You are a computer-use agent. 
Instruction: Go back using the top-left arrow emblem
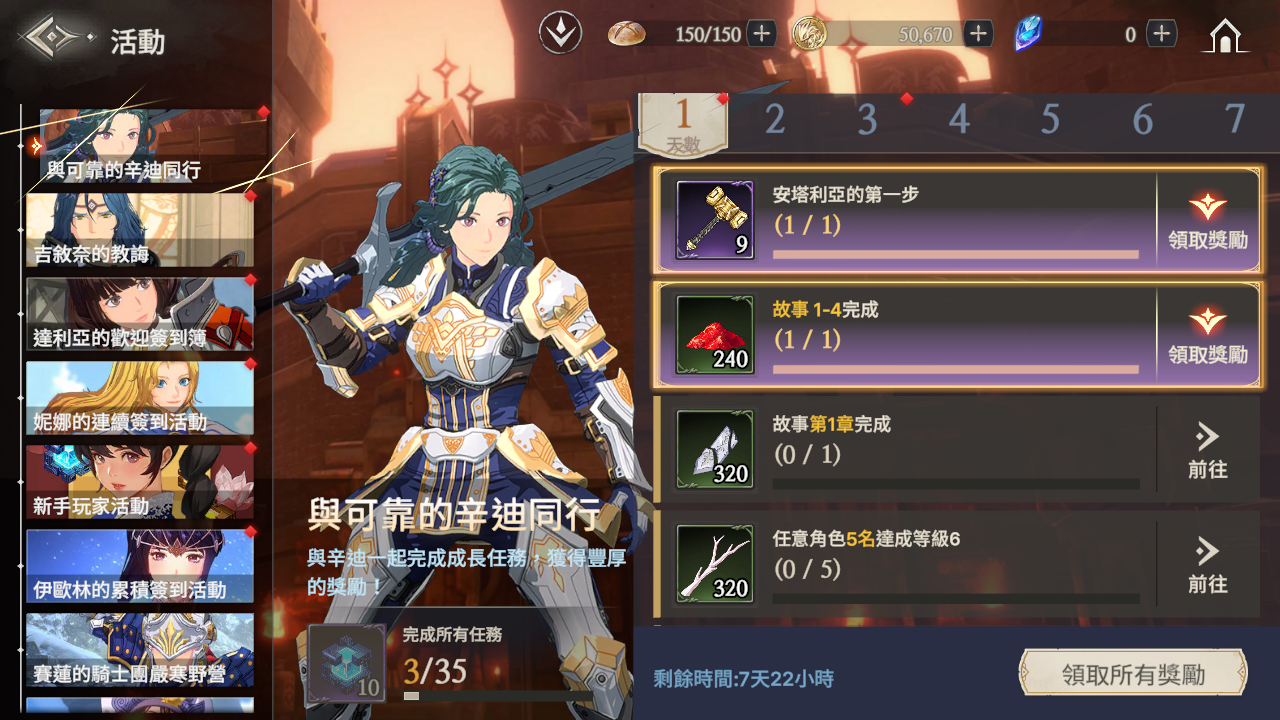[x=55, y=40]
